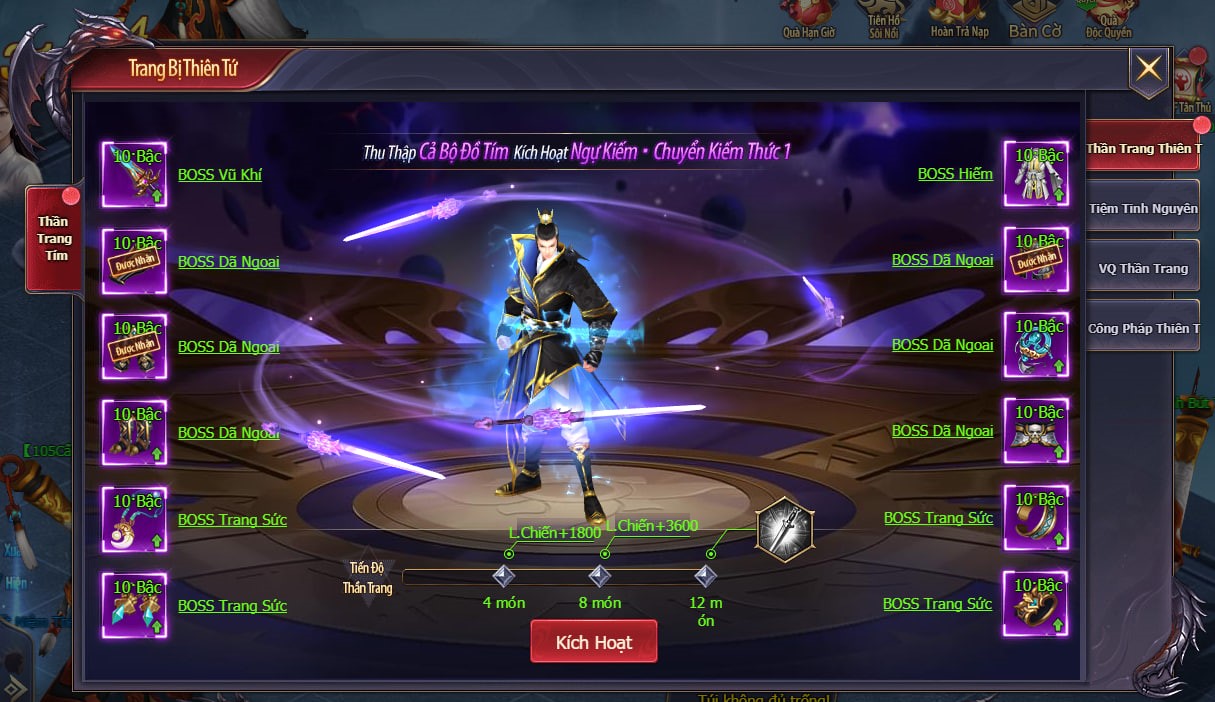Switch to the Thần Trang Tím tab

tap(54, 239)
